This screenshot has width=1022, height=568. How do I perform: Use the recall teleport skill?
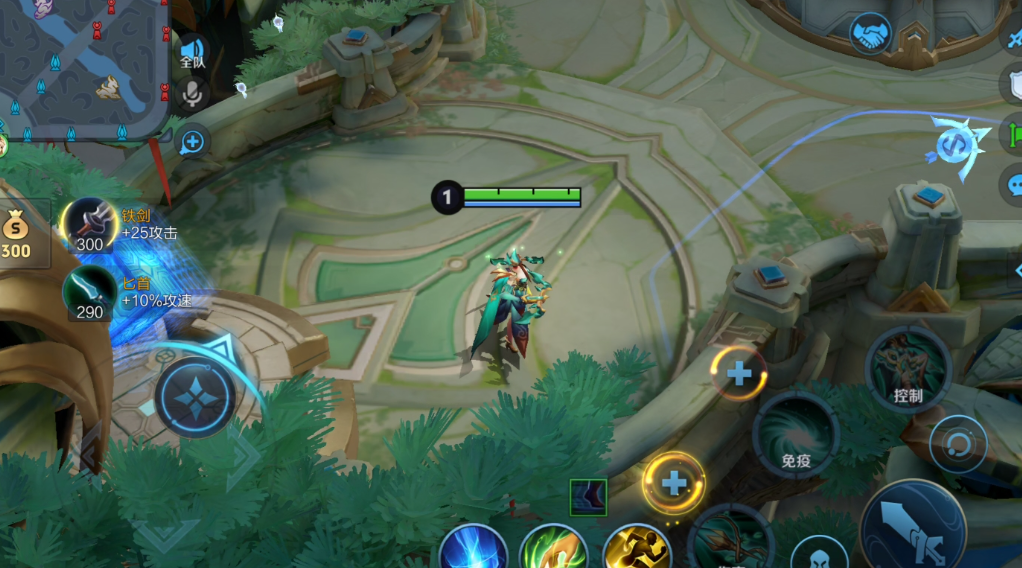(473, 550)
